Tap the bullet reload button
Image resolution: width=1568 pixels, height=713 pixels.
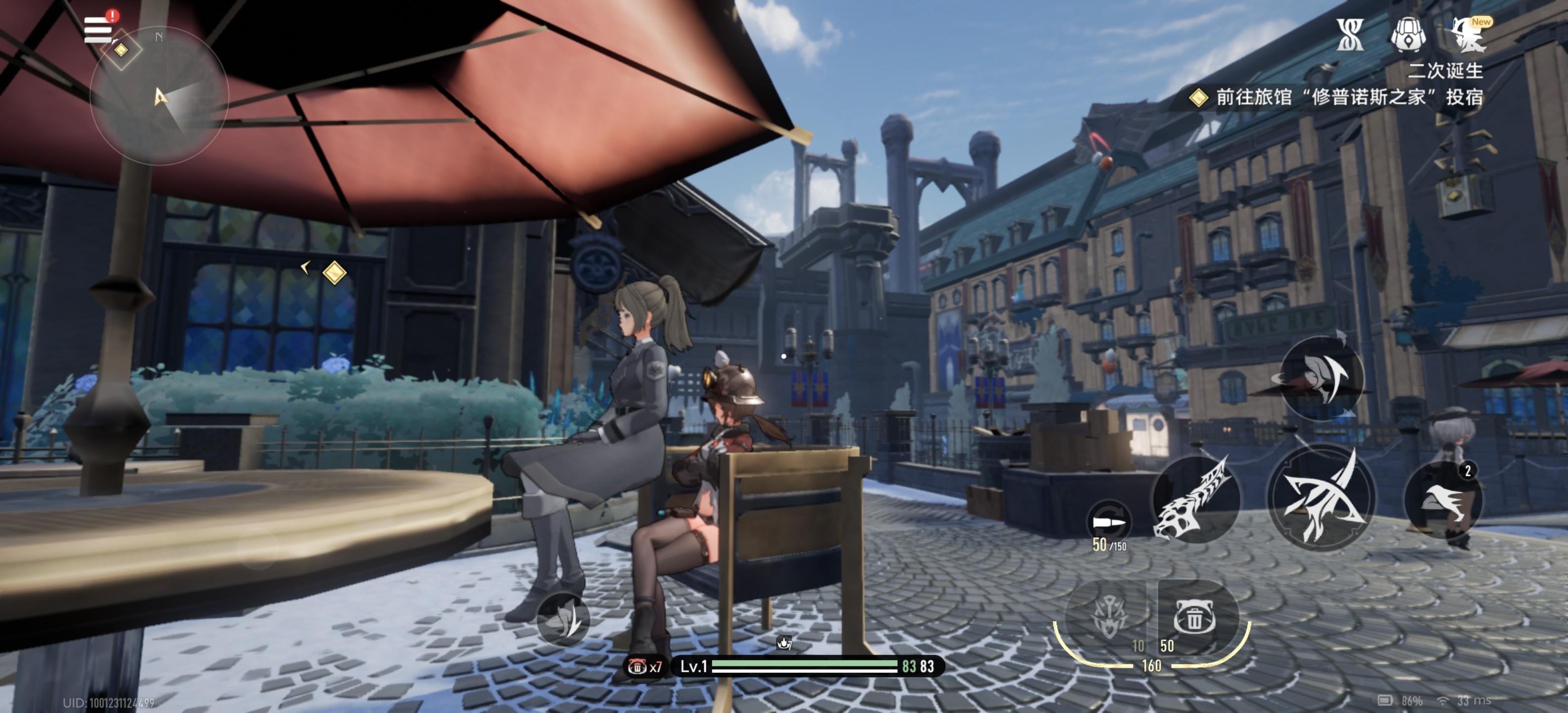(1109, 522)
